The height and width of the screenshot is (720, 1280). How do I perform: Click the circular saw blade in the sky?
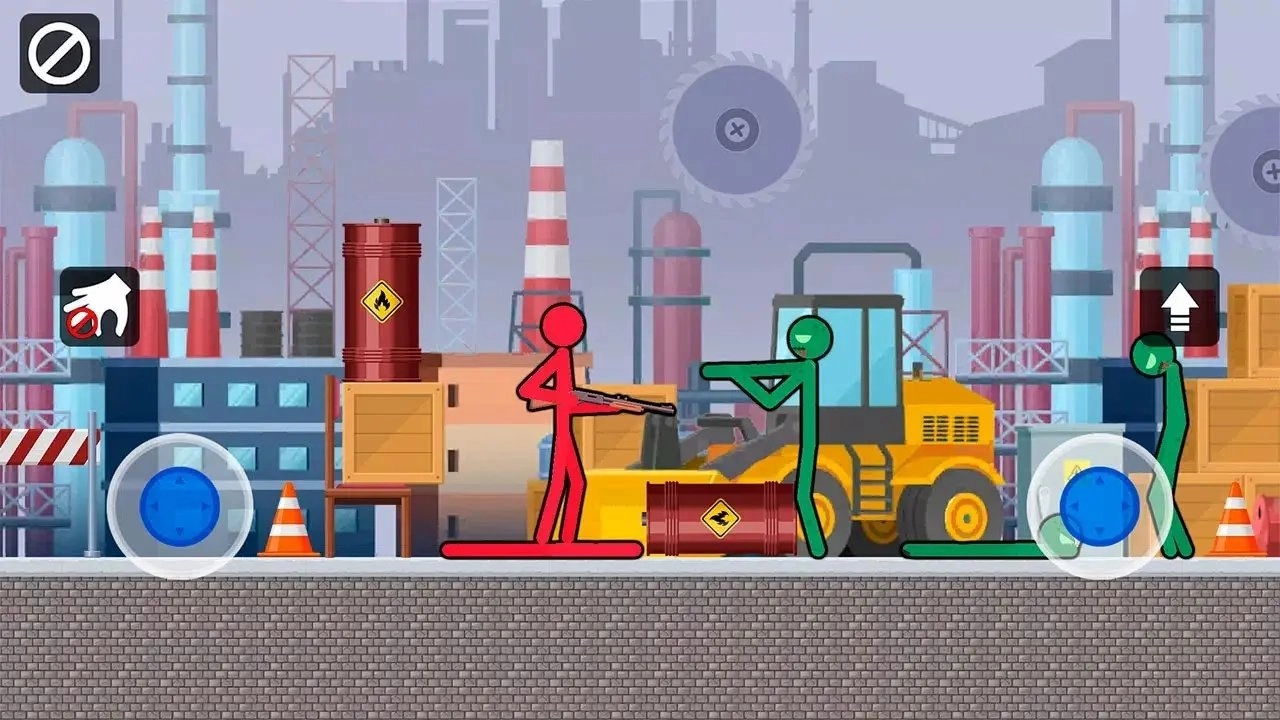[x=736, y=128]
